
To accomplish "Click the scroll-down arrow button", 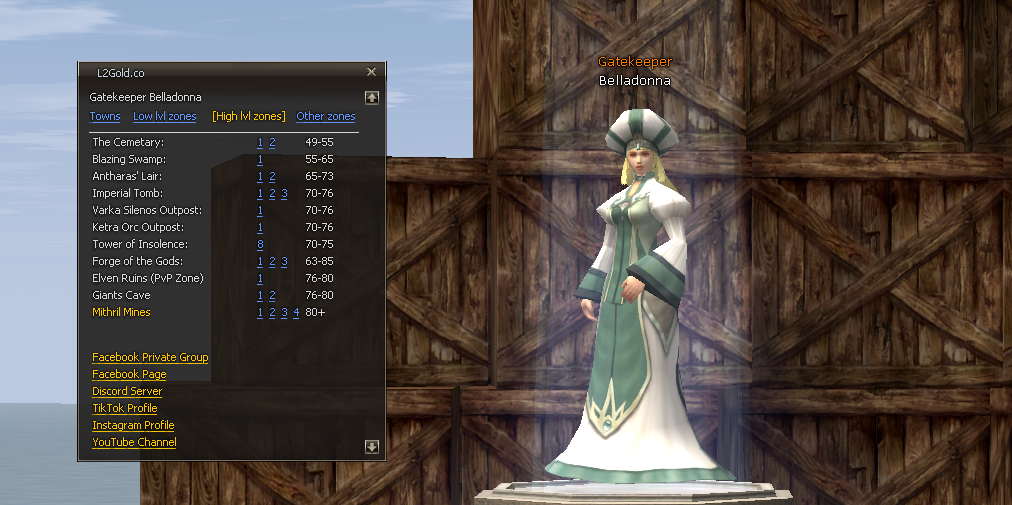I will click(x=372, y=447).
